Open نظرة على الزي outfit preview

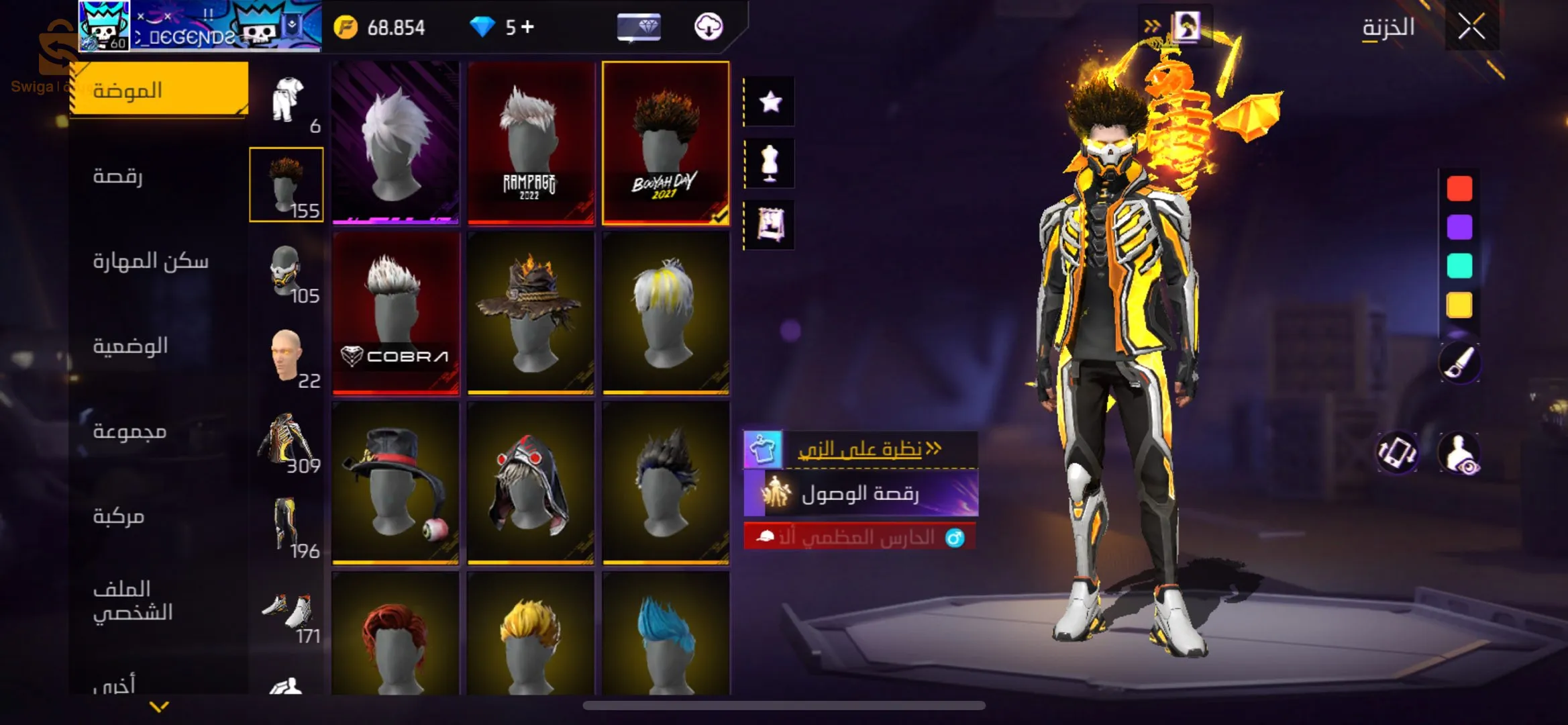(x=861, y=449)
